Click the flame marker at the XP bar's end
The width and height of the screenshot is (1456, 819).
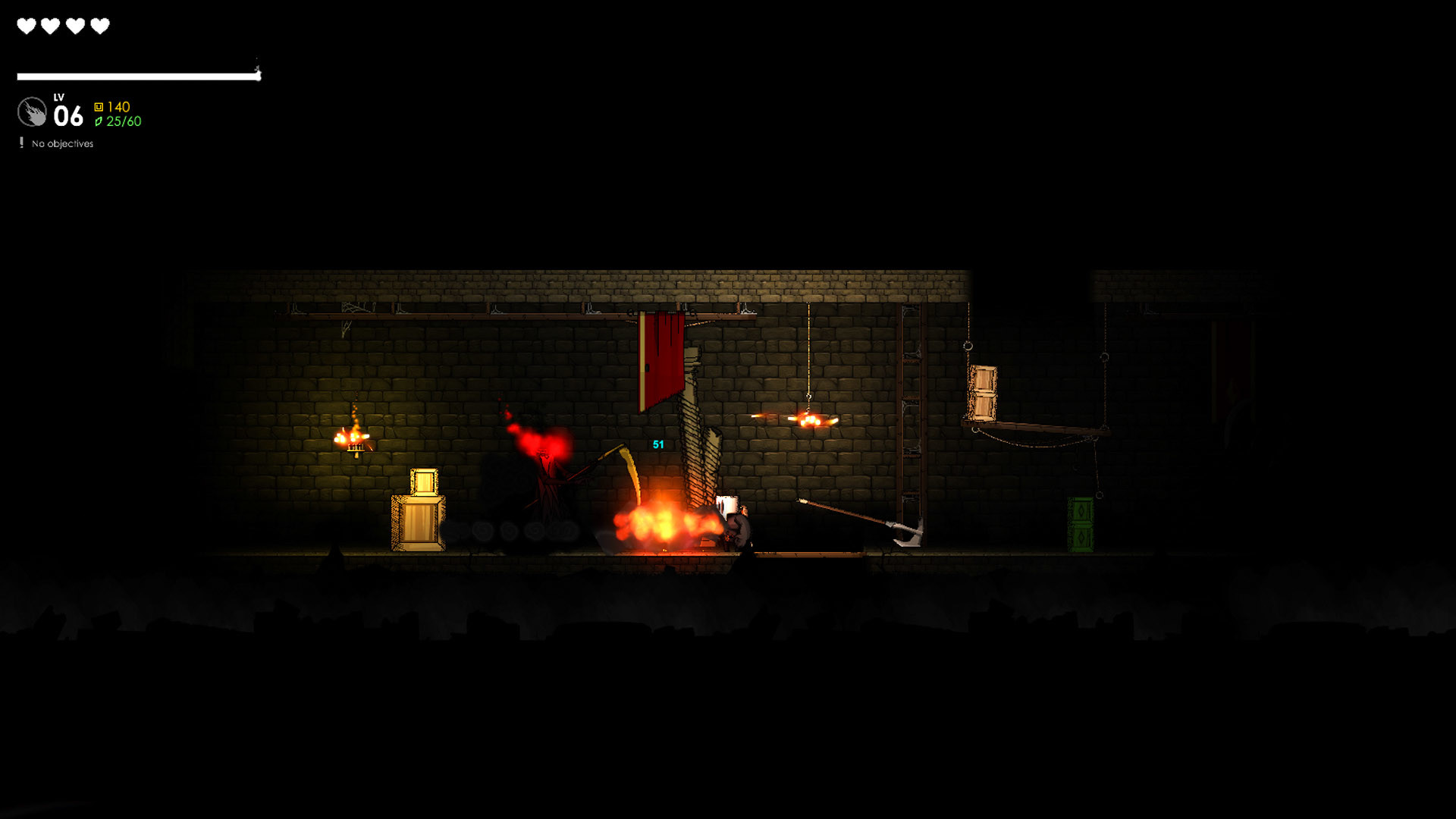[x=259, y=70]
